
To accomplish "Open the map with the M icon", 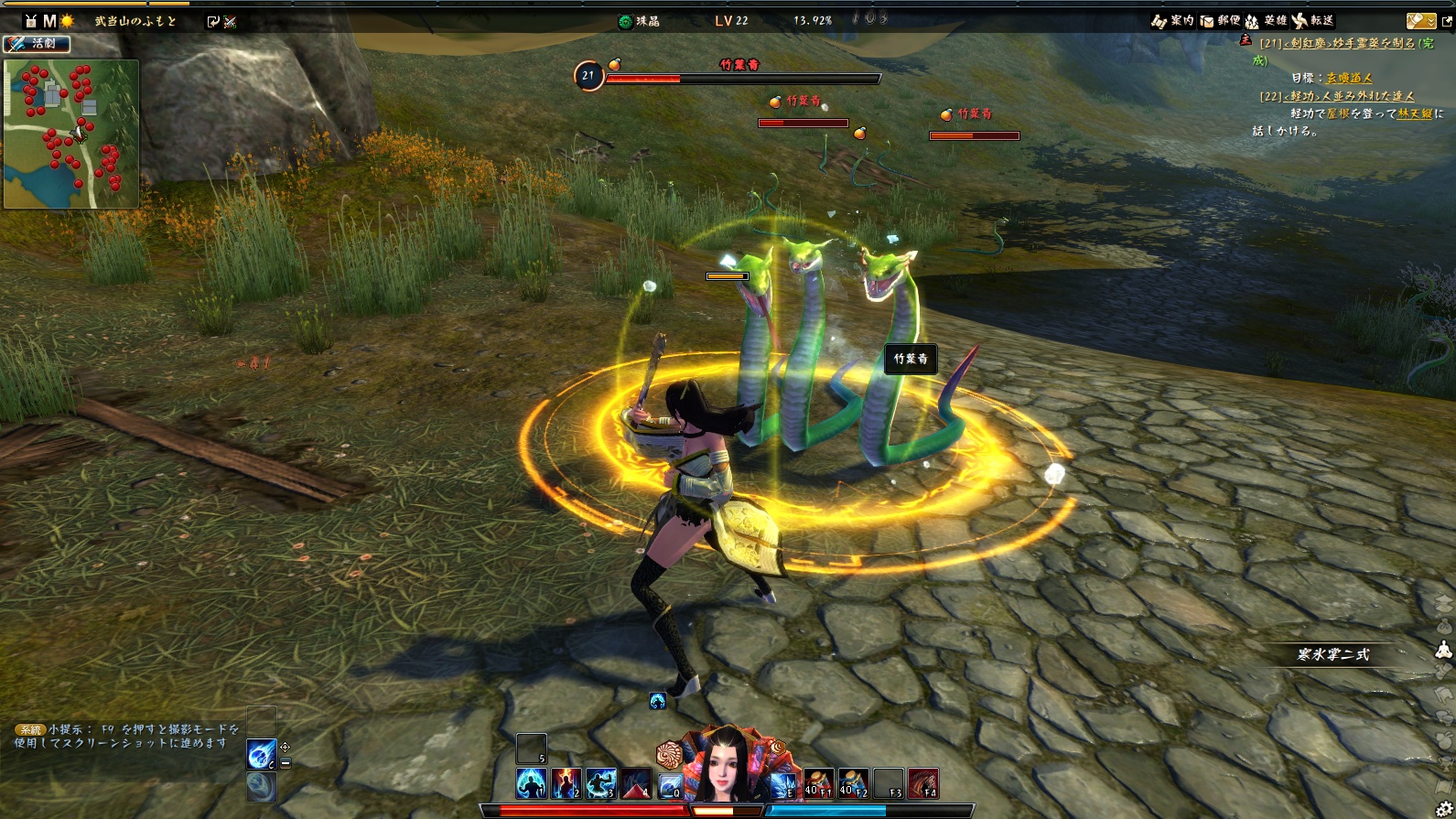I will tap(49, 20).
